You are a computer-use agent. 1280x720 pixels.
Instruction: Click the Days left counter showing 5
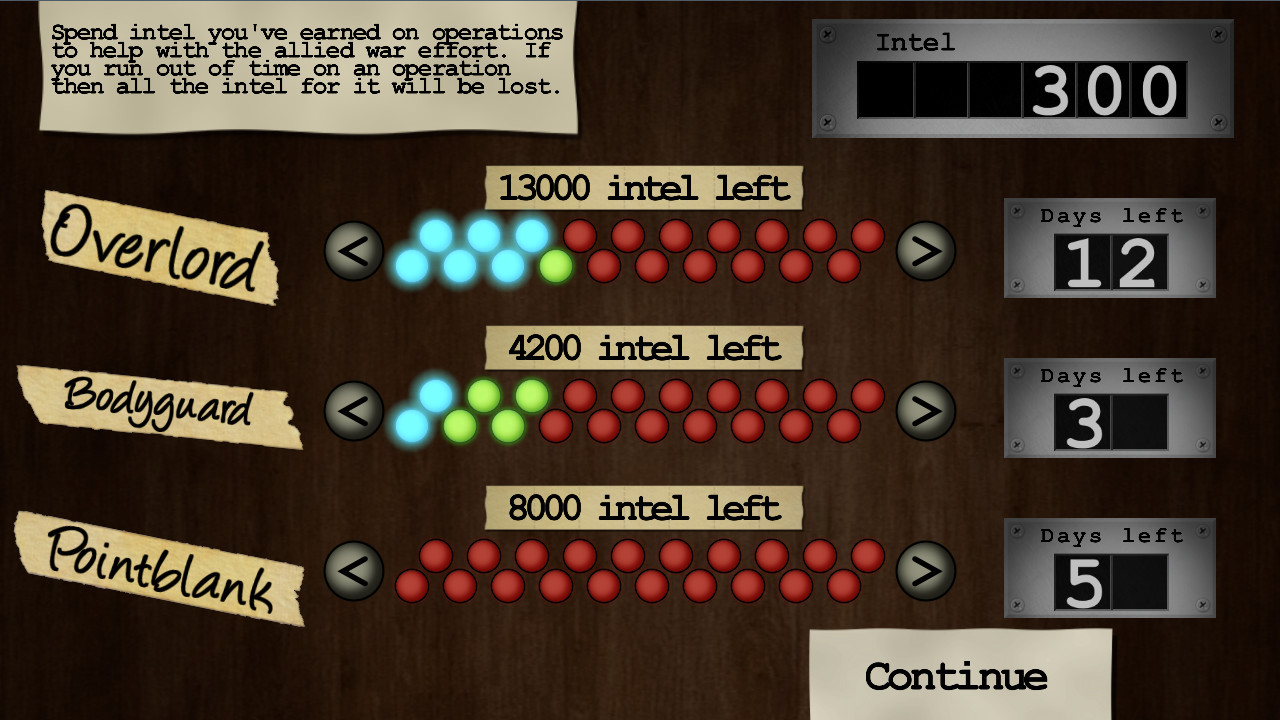point(1108,568)
